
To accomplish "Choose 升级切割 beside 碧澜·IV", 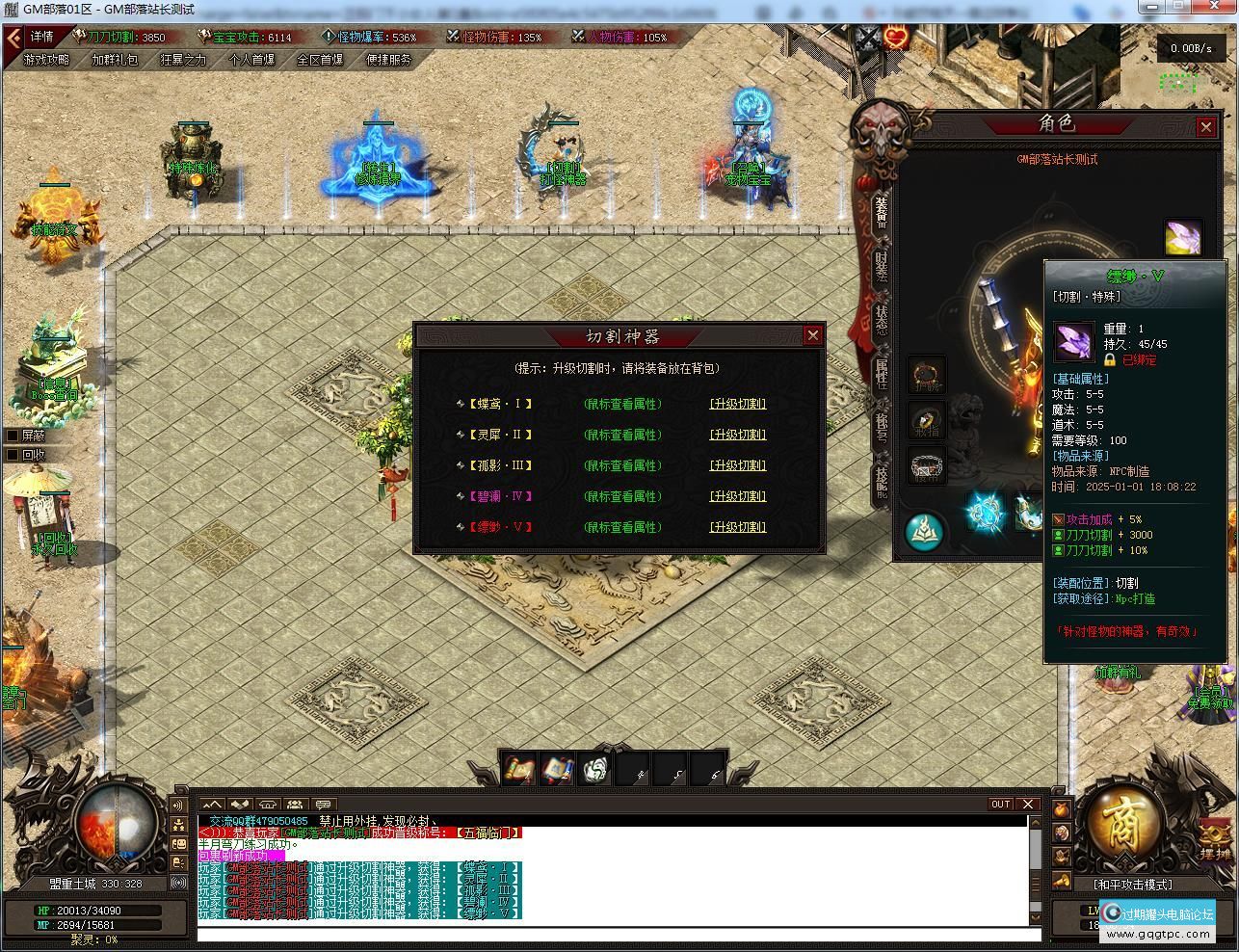I will (737, 496).
